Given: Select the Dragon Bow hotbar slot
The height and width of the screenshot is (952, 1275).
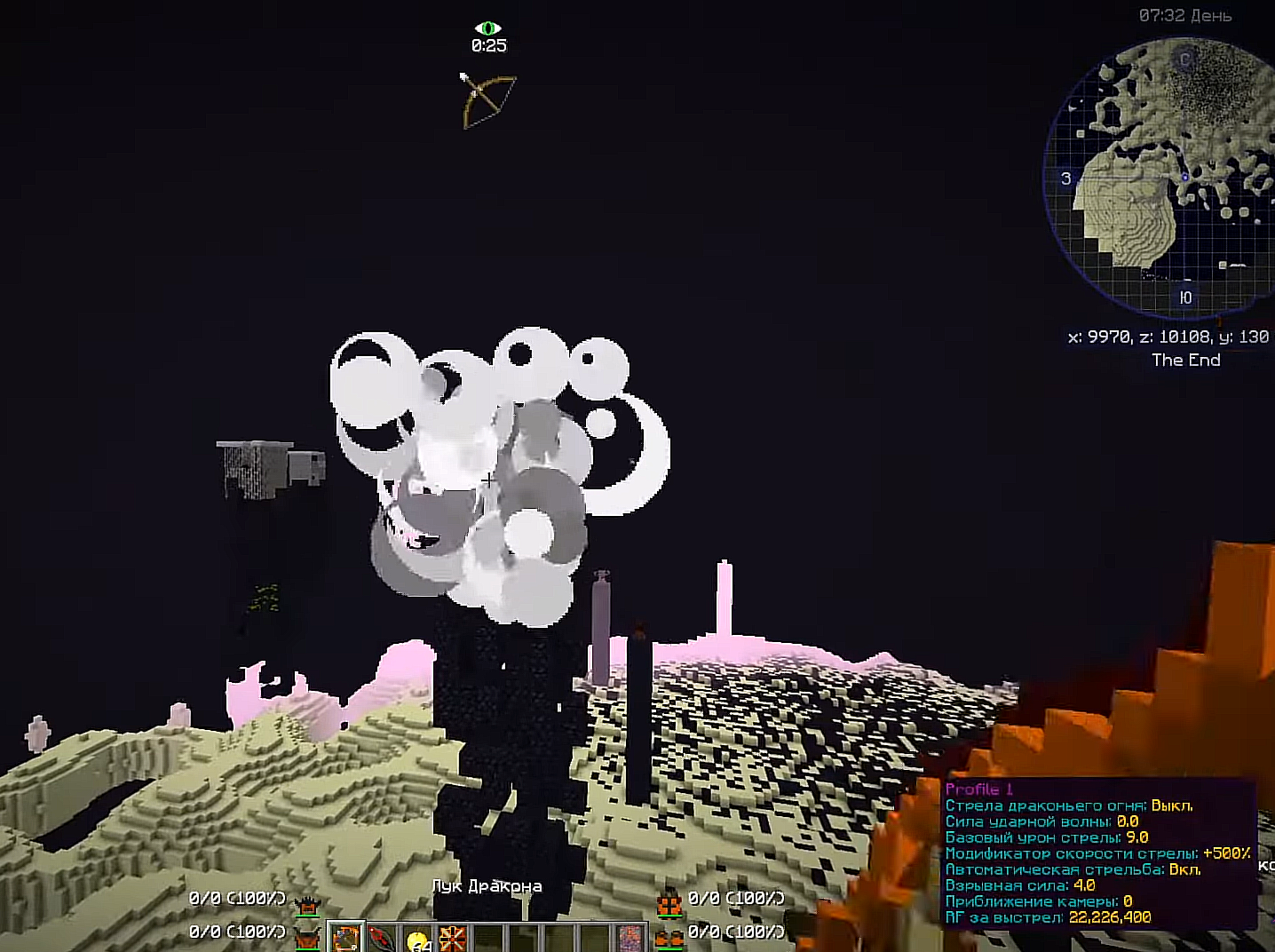Looking at the screenshot, I should [346, 939].
